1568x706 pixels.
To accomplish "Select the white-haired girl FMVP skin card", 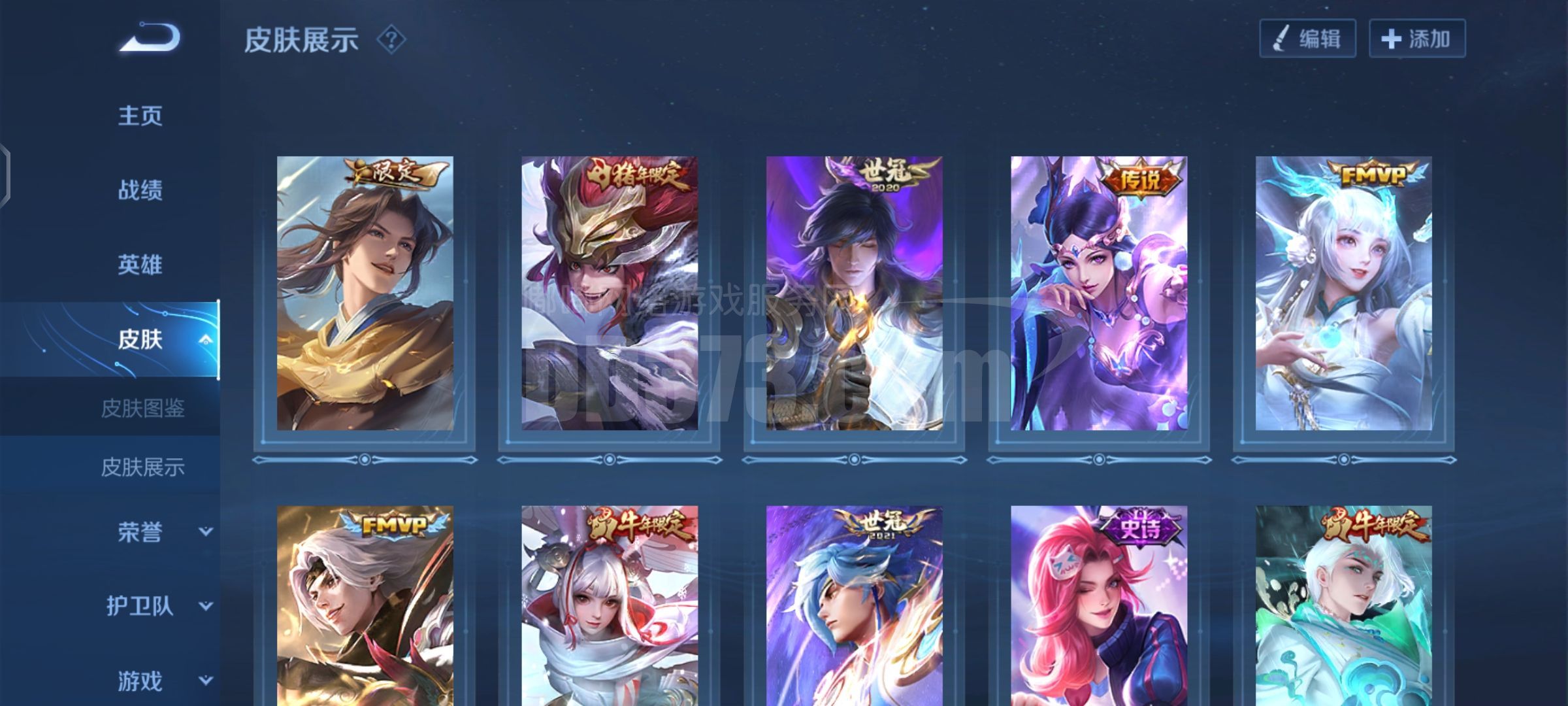I will pos(1343,294).
